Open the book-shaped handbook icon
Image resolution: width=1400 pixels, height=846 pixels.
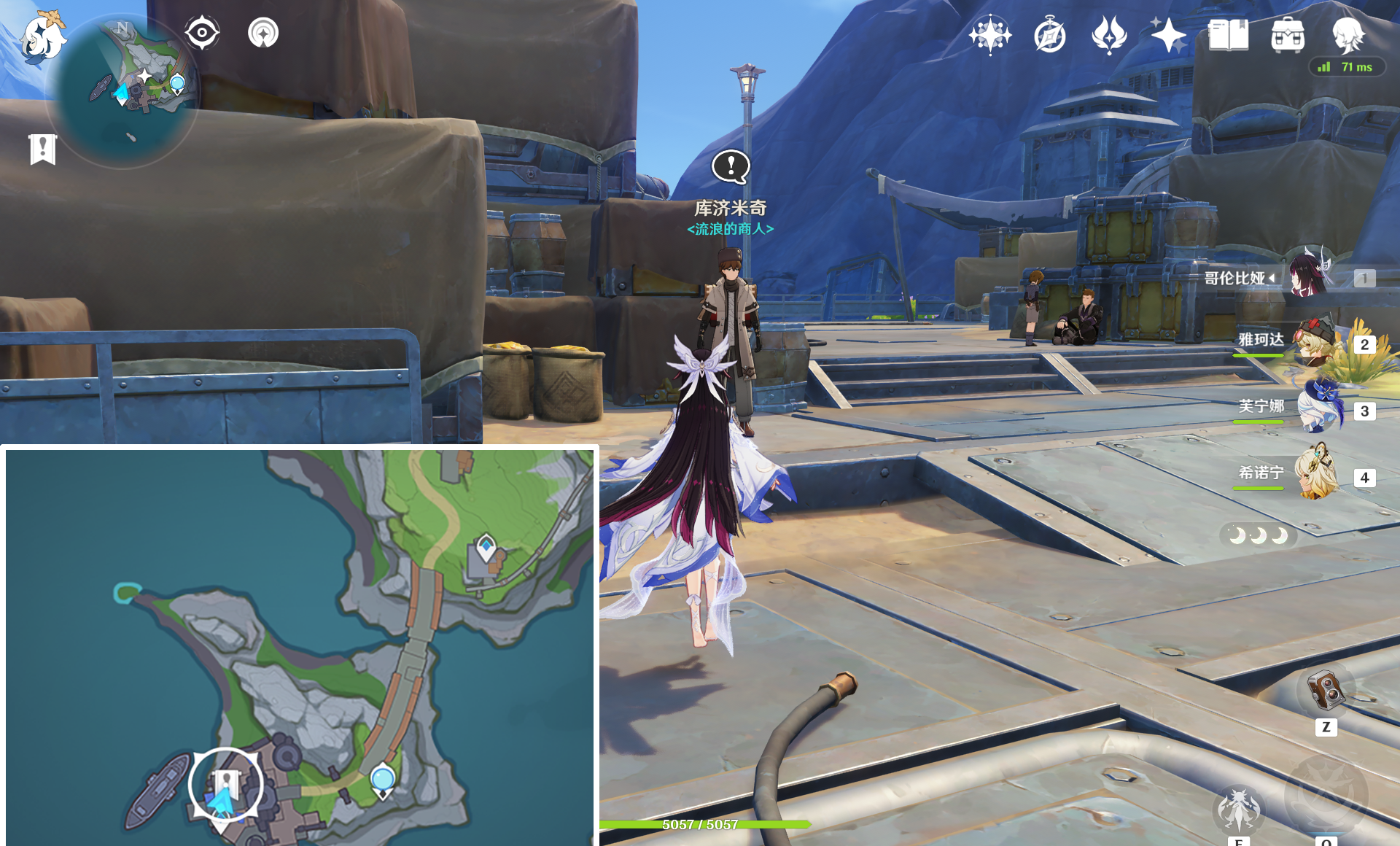1228,35
